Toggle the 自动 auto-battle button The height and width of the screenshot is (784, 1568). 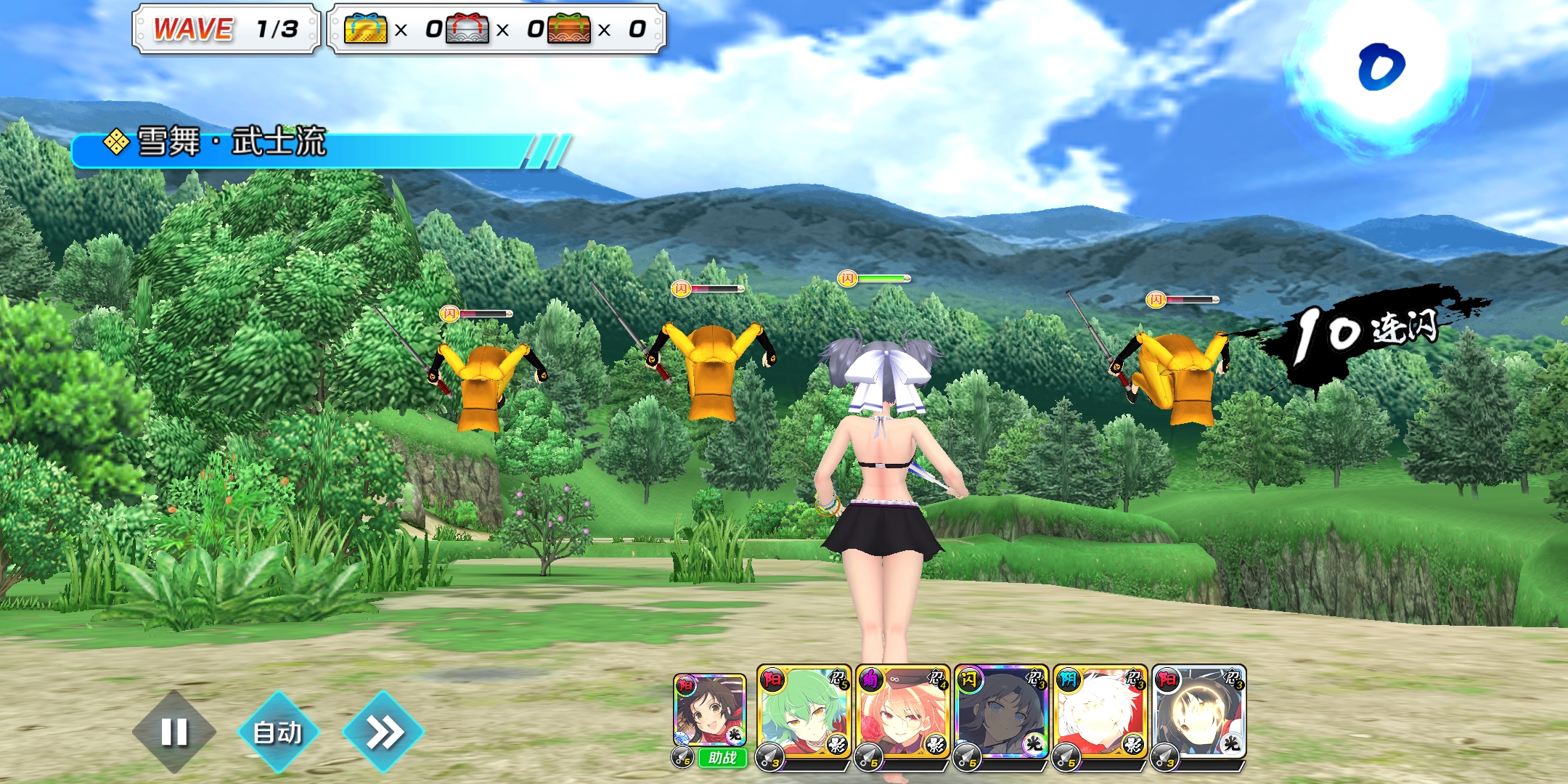coord(278,732)
